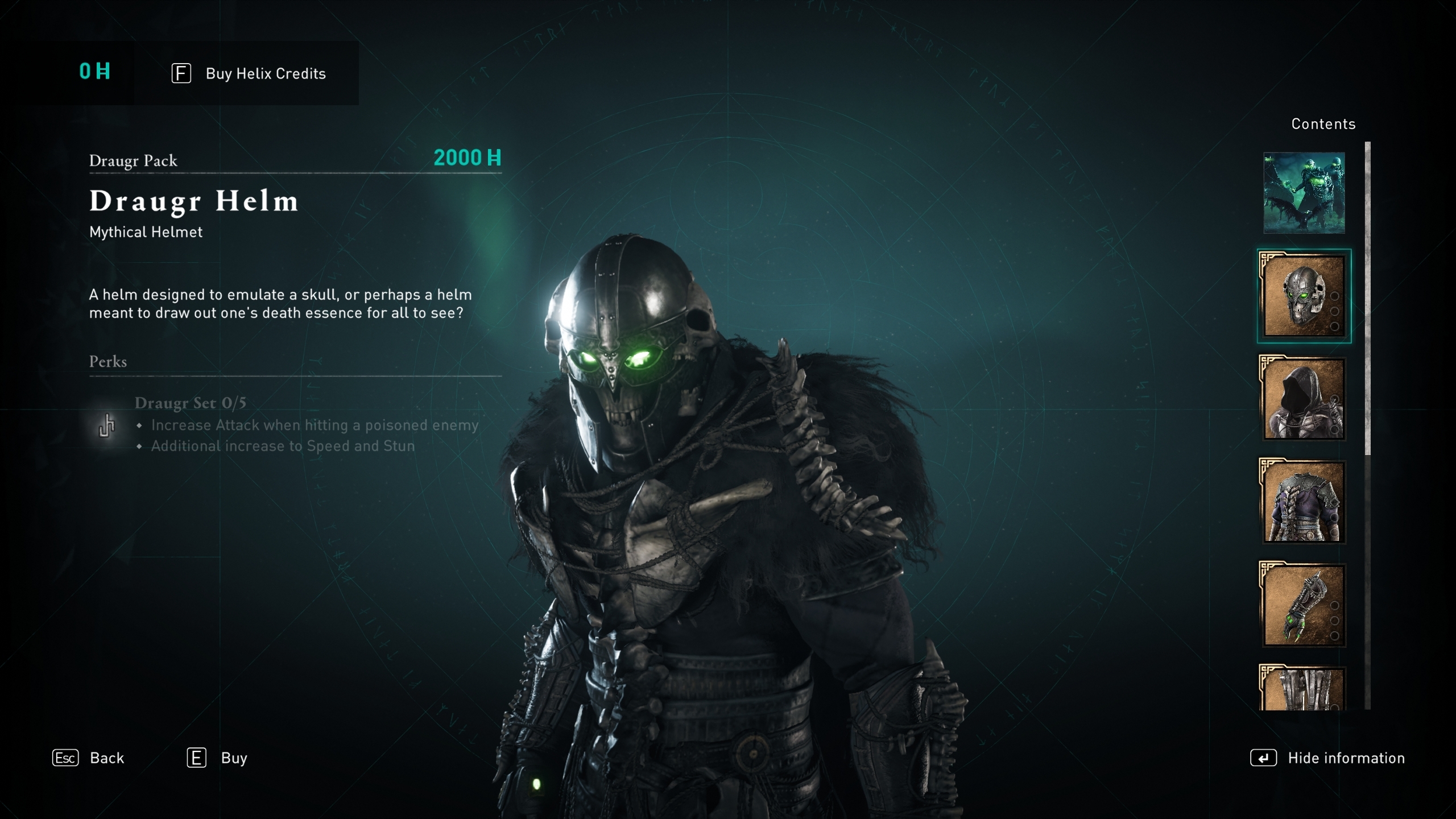Open the Buy Helix Credits option
Image resolution: width=1456 pixels, height=819 pixels.
tap(249, 73)
